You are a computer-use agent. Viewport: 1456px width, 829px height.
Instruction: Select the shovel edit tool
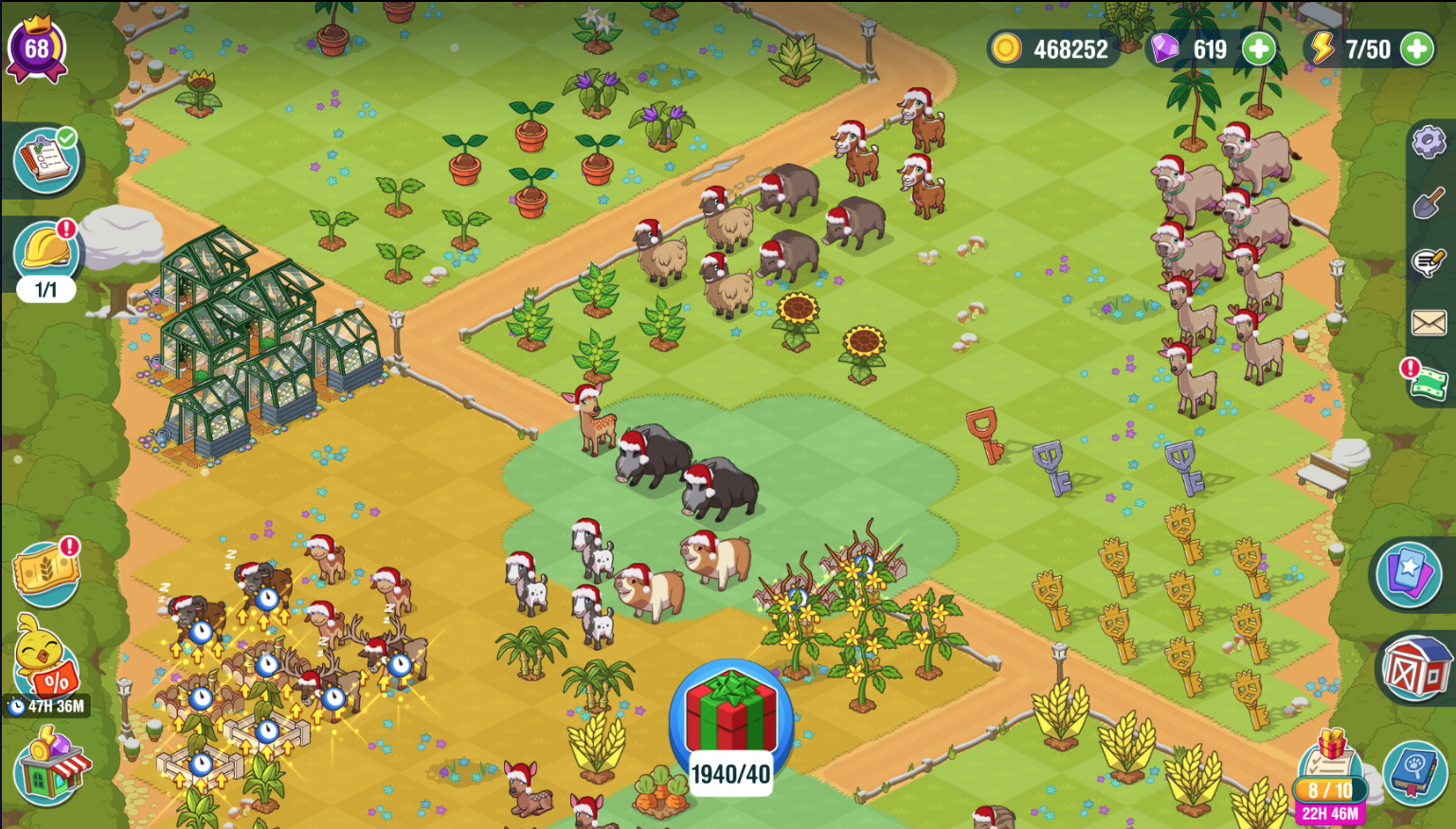tap(1429, 203)
